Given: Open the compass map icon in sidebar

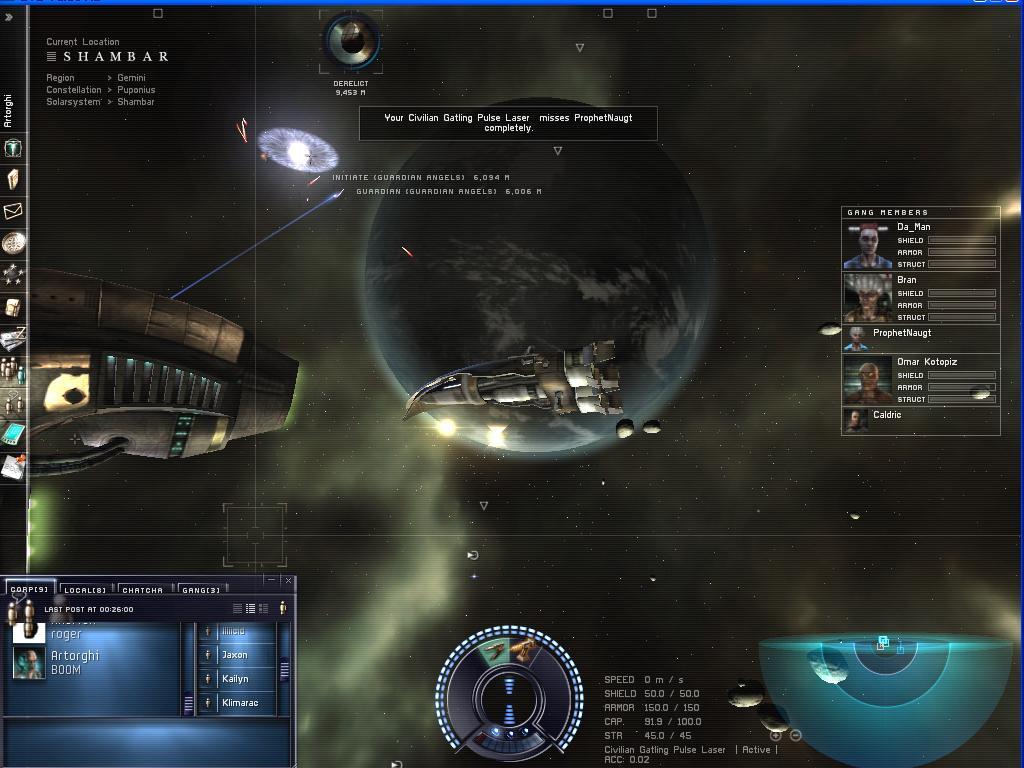Looking at the screenshot, I should click(13, 243).
